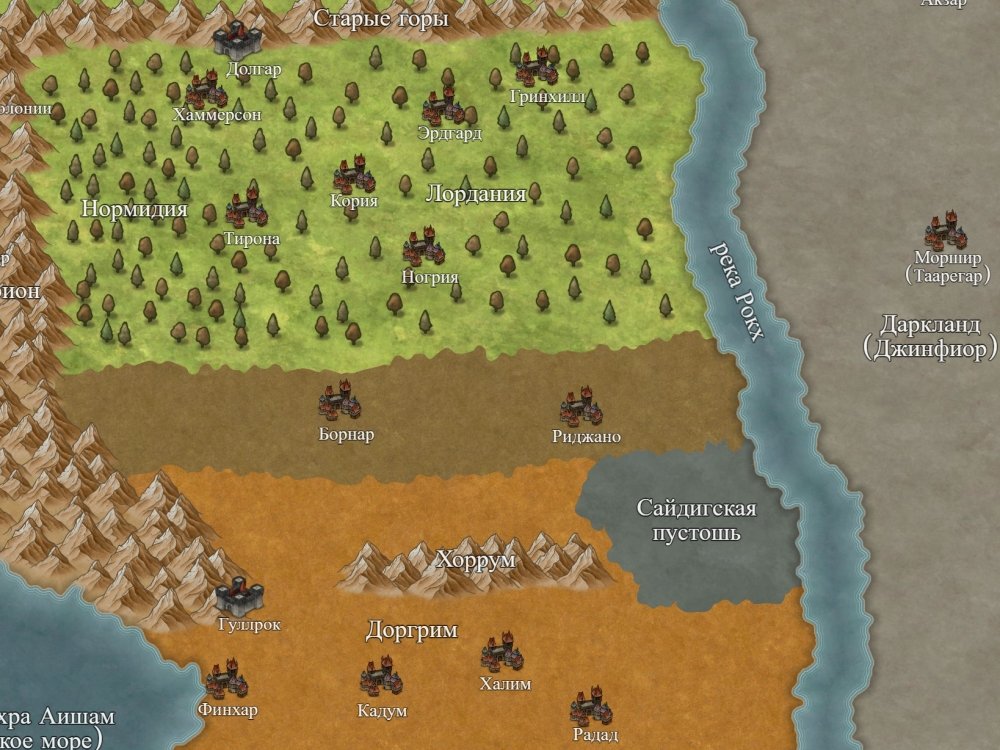Select the Ногрия town marker

pyautogui.click(x=424, y=248)
